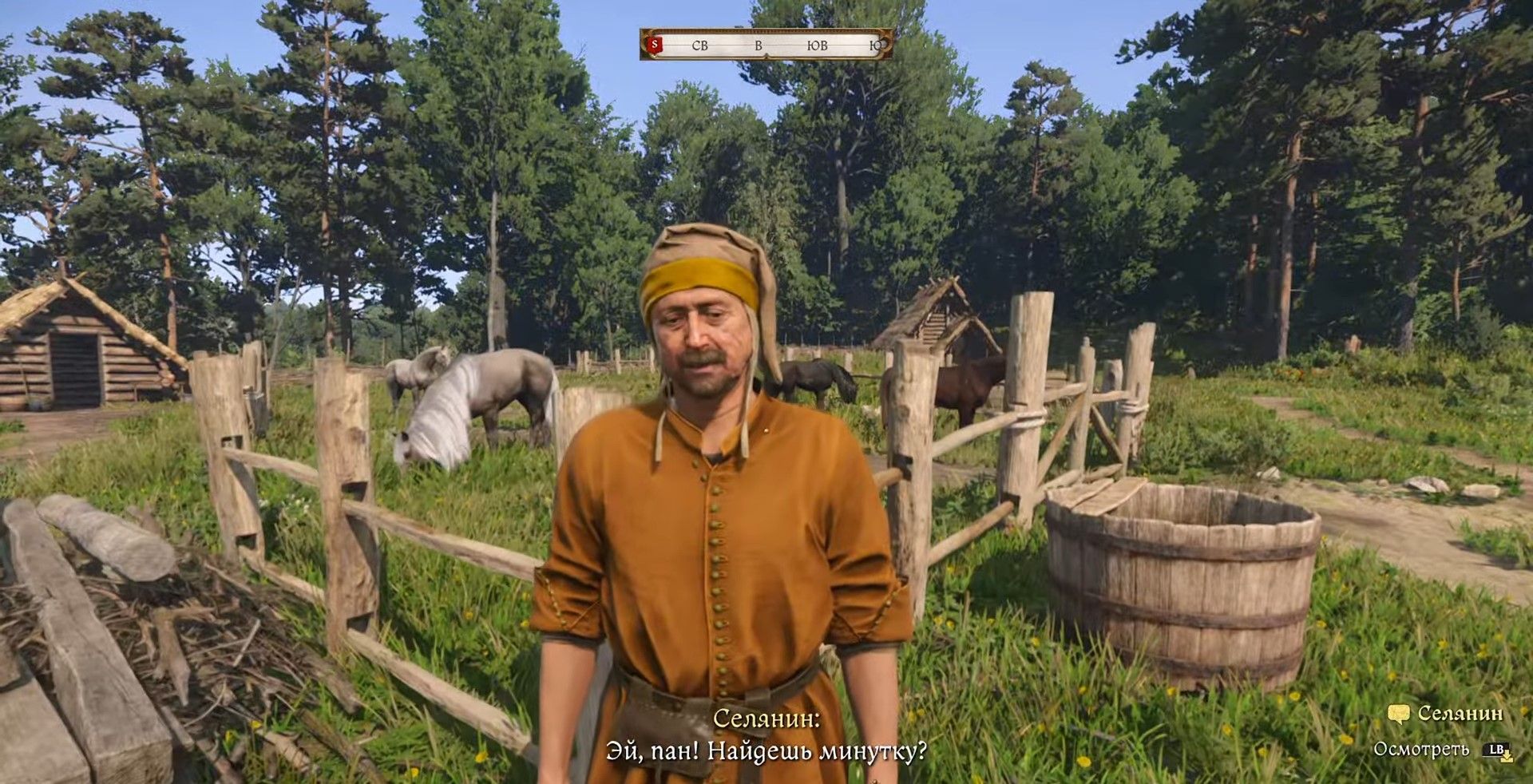Choose the Осмотреть inspect option
The image size is (1533, 784).
tap(1421, 750)
